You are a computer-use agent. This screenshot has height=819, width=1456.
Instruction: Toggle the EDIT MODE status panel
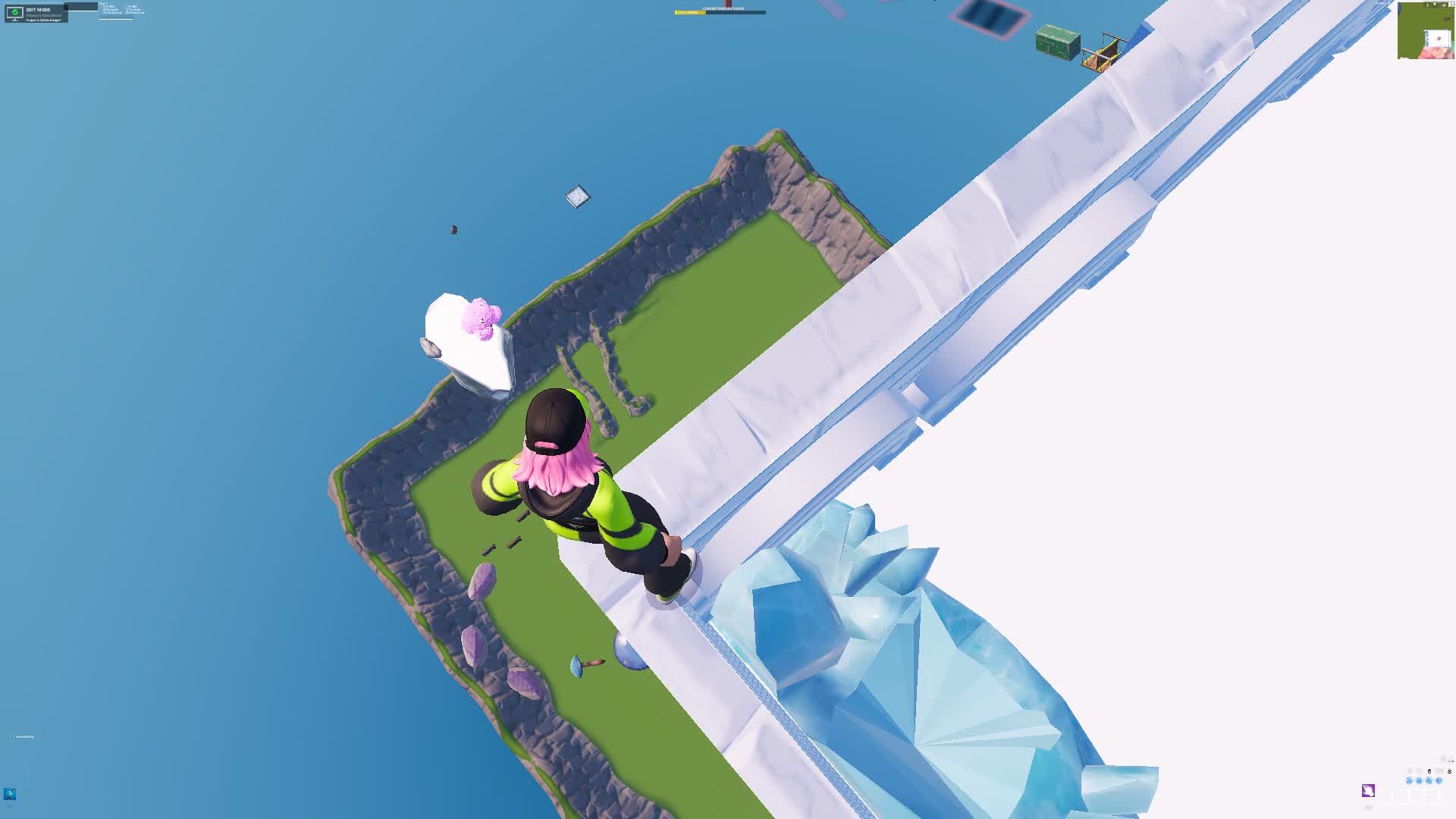click(36, 14)
